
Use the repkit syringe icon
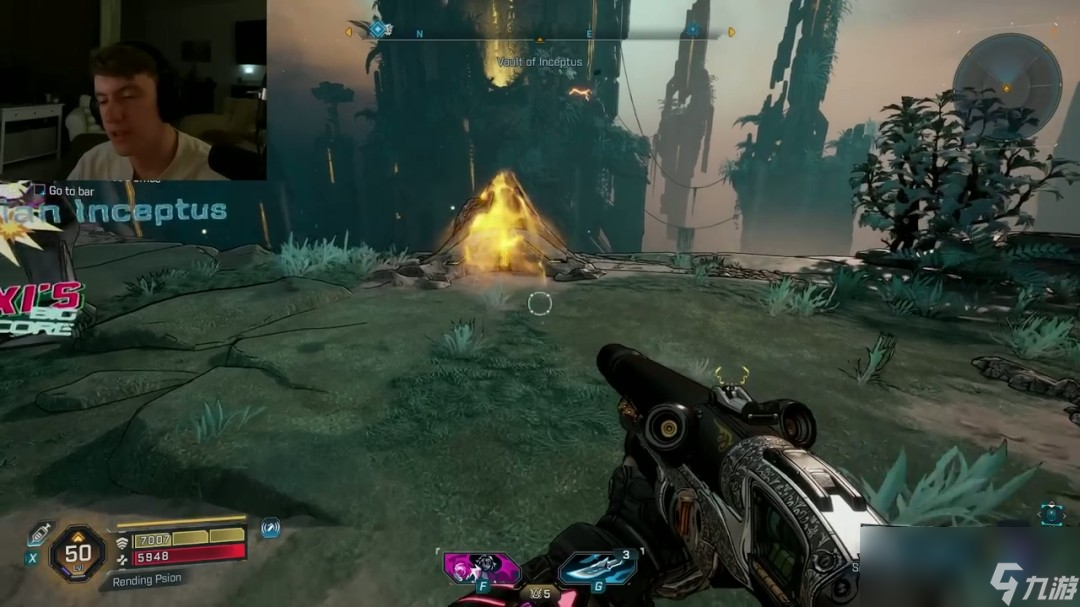(40, 532)
